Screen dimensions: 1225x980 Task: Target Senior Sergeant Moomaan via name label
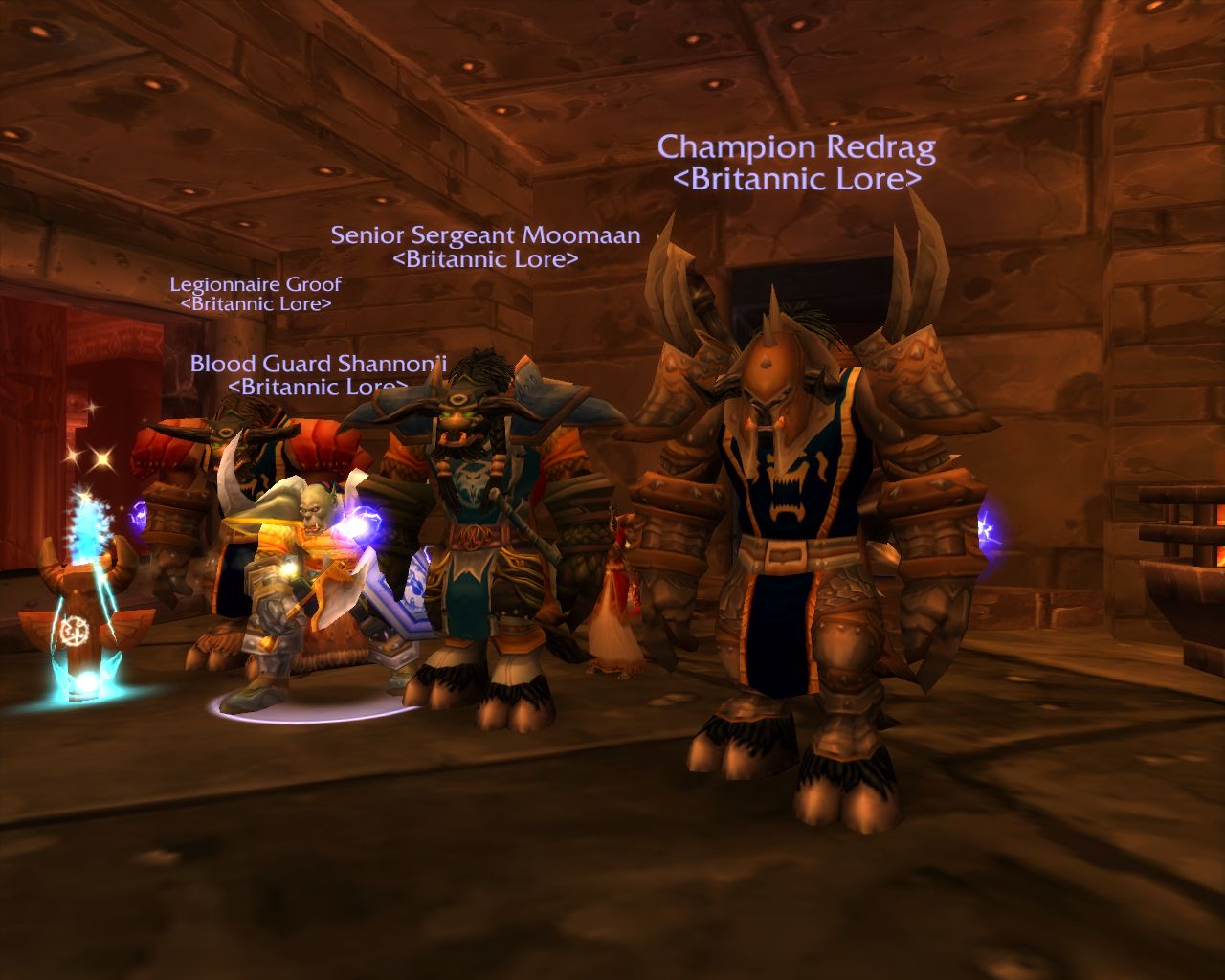[485, 235]
